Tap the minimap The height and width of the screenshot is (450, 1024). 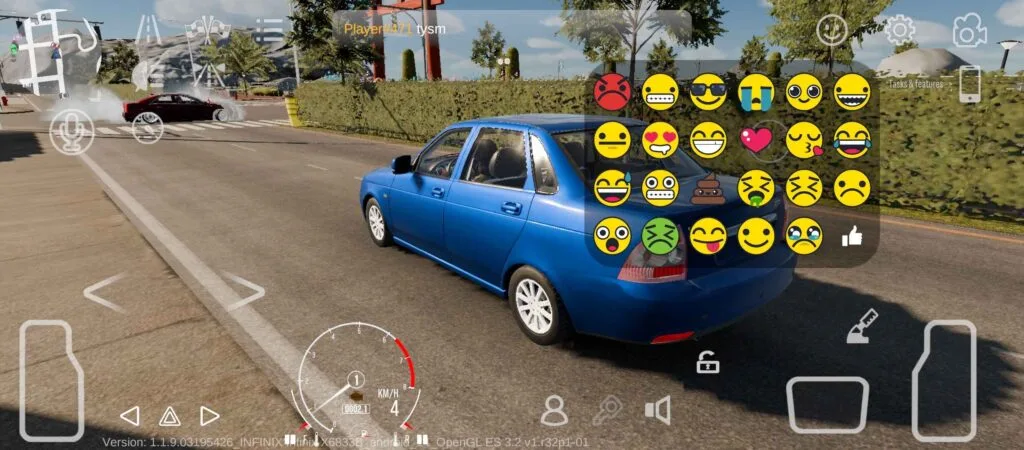[x=55, y=50]
